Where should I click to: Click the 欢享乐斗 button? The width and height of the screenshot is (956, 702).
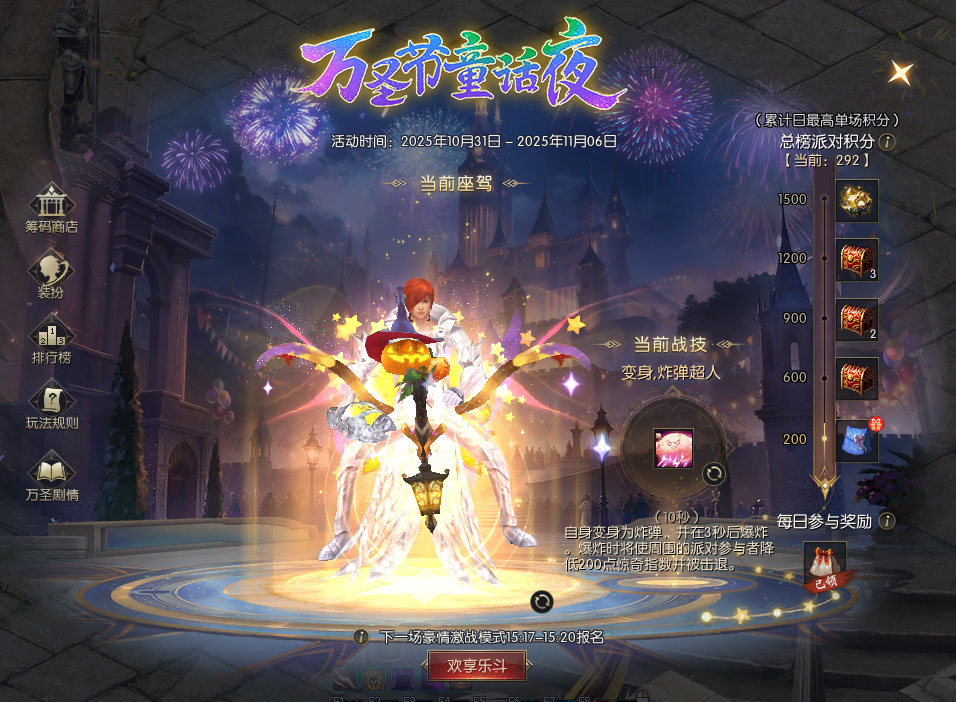[476, 665]
